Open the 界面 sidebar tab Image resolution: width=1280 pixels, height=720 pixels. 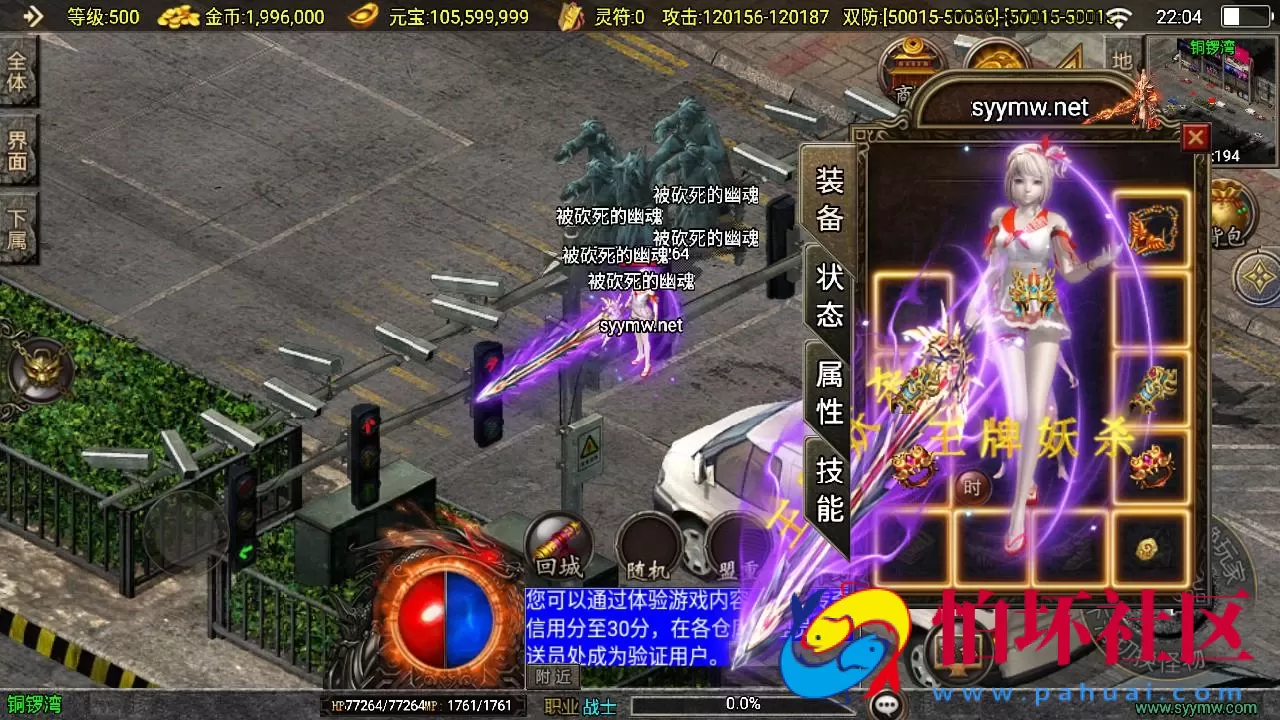(x=17, y=150)
